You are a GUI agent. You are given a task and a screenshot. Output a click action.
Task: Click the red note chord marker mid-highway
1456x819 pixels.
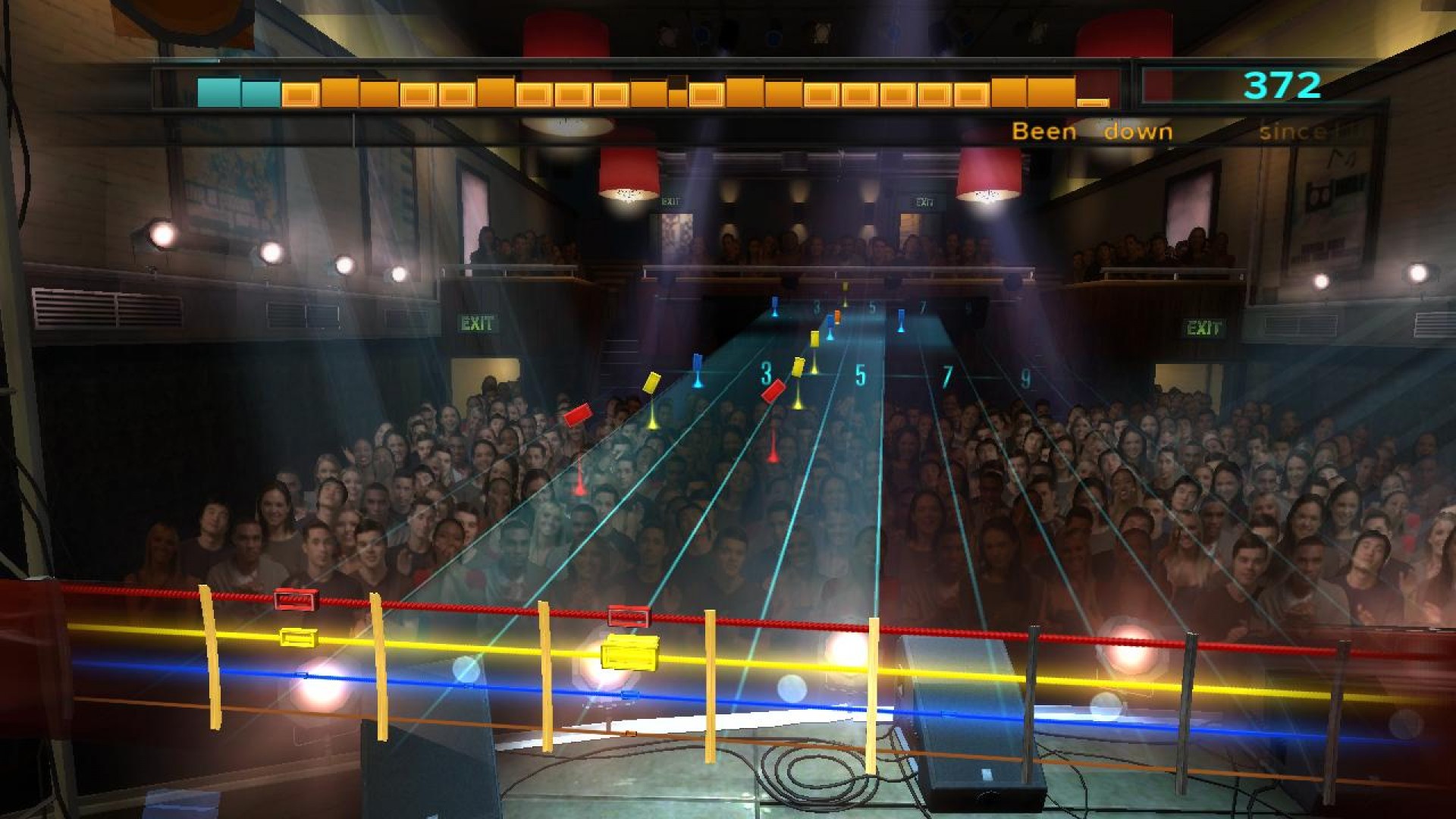pos(775,392)
